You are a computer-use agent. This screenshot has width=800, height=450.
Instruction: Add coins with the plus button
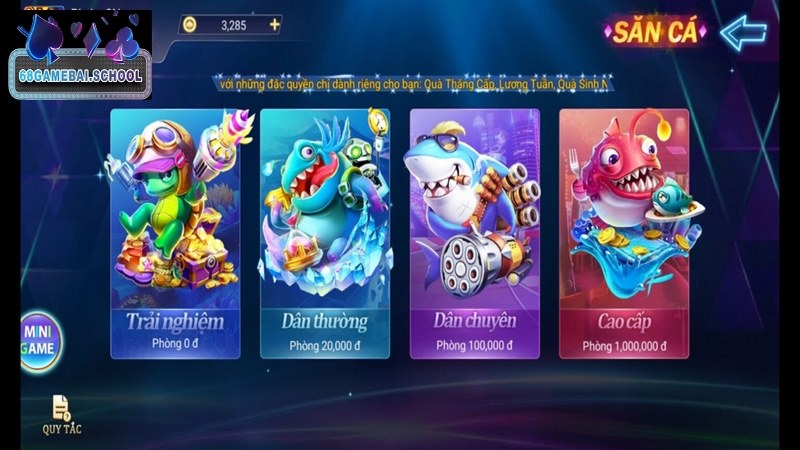[275, 24]
